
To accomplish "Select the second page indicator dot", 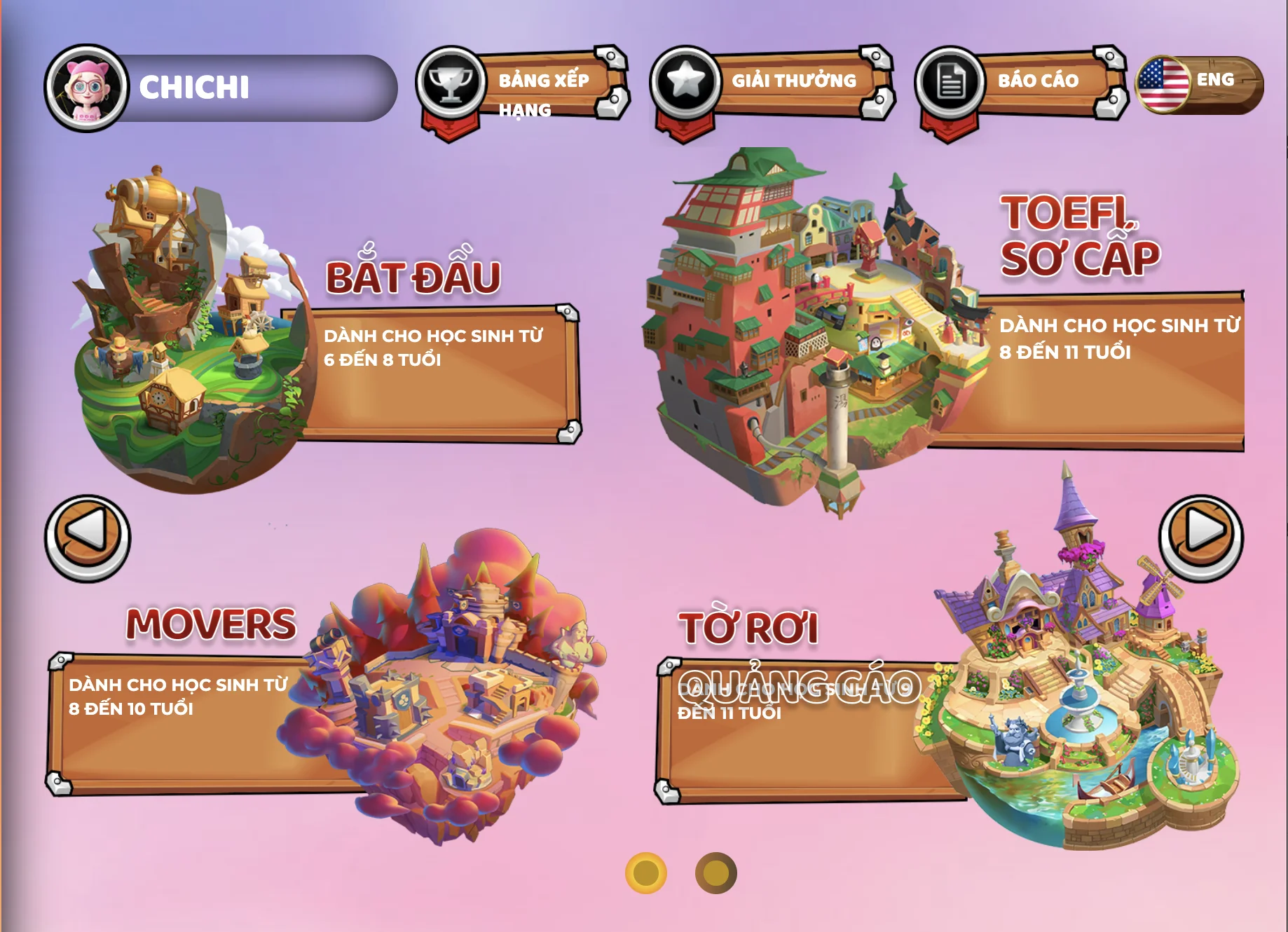I will [x=715, y=873].
